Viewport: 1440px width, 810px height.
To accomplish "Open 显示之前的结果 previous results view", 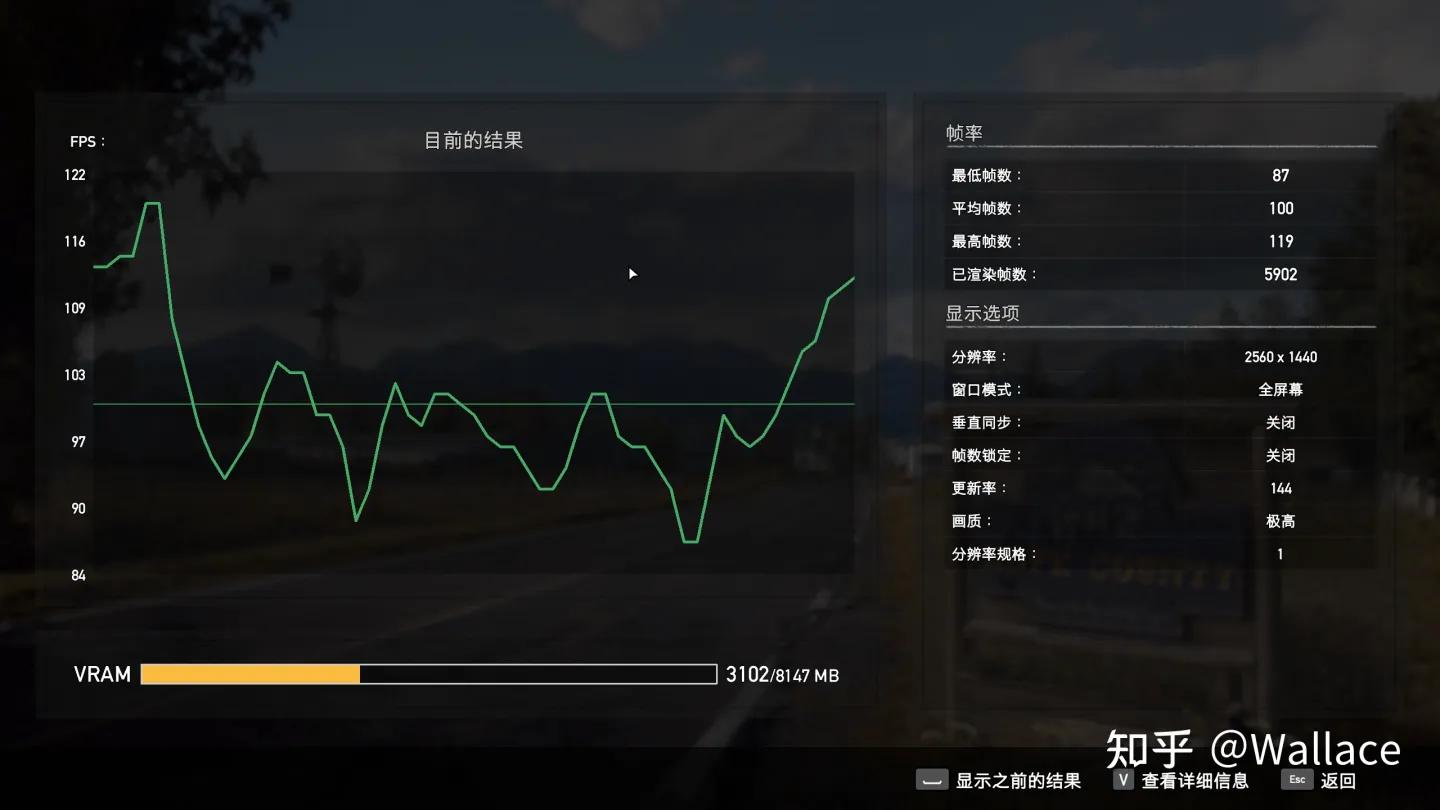I will click(x=1010, y=780).
